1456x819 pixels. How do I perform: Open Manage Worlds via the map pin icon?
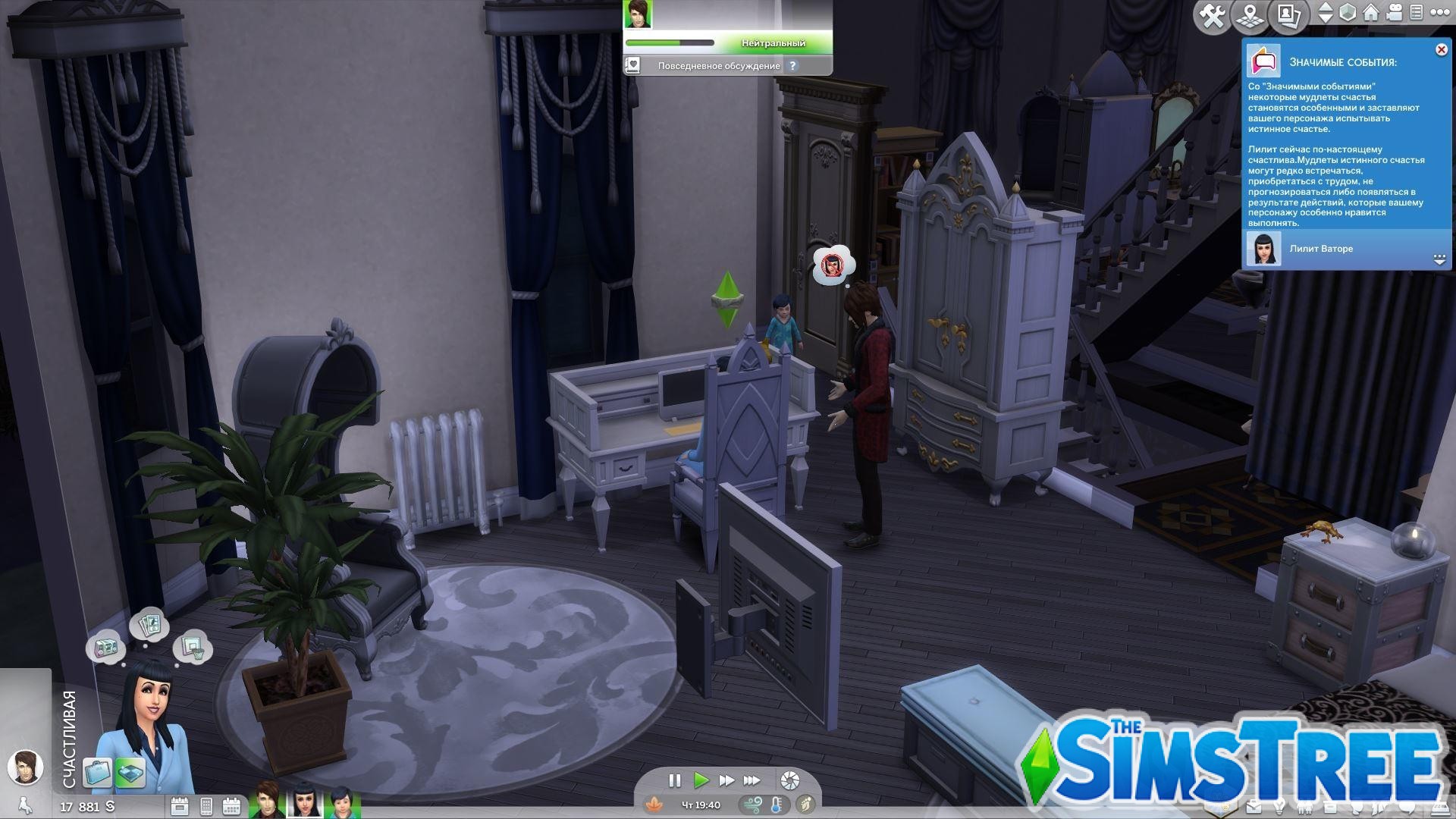point(1250,12)
